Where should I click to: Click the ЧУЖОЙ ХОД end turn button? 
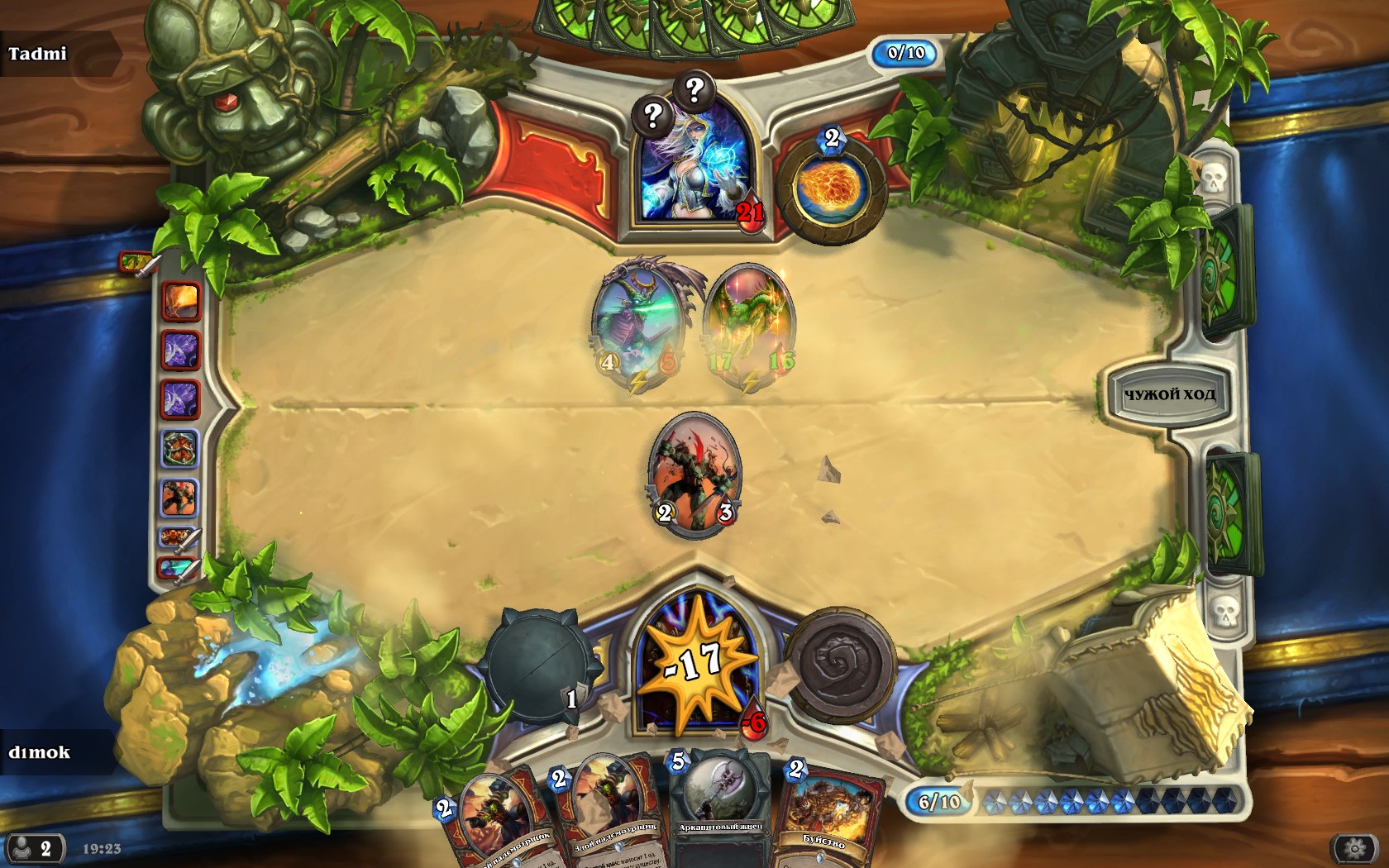click(x=1168, y=394)
